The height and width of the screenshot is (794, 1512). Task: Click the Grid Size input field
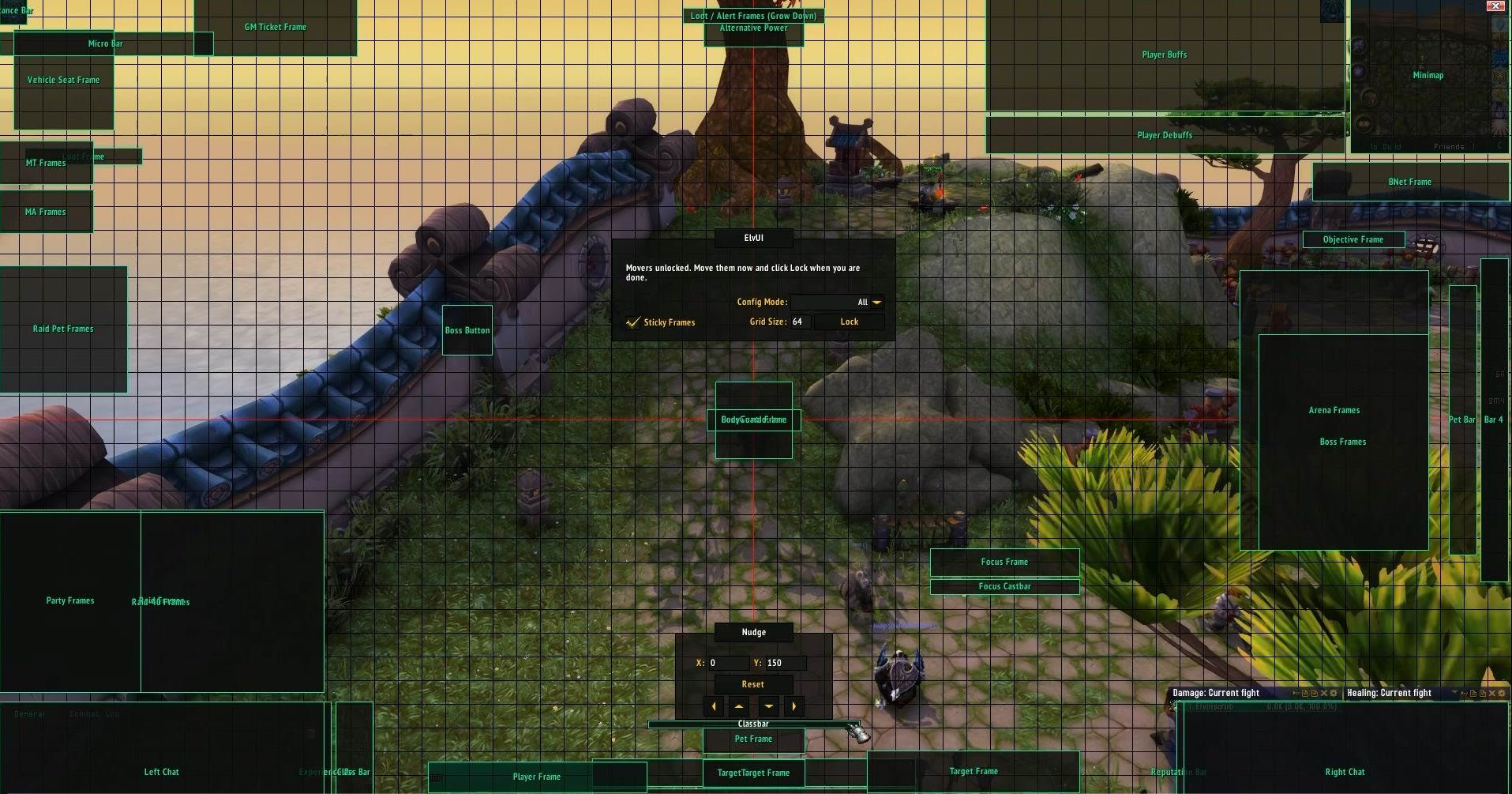click(x=797, y=322)
